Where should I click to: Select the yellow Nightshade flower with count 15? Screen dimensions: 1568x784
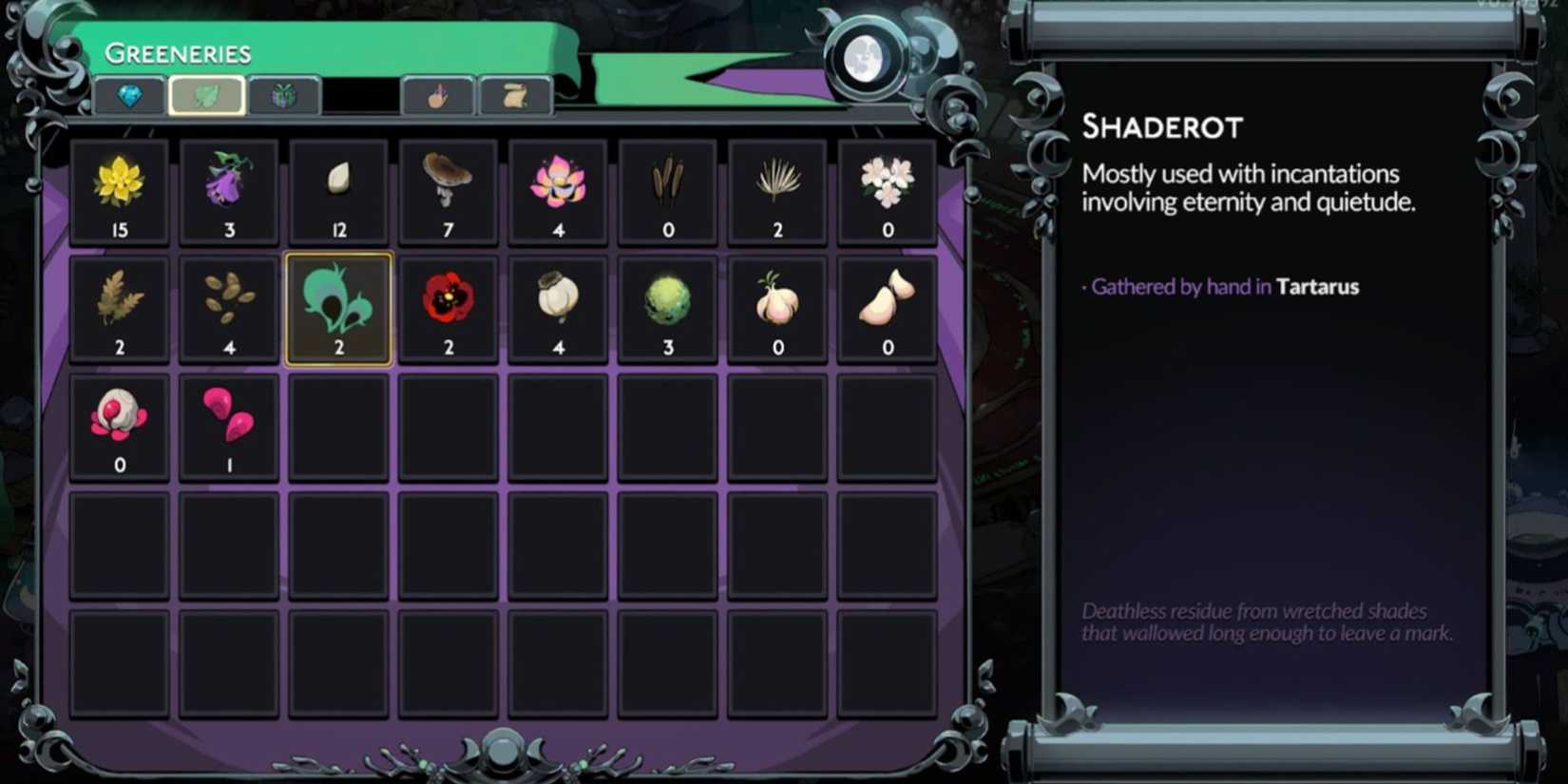point(119,190)
